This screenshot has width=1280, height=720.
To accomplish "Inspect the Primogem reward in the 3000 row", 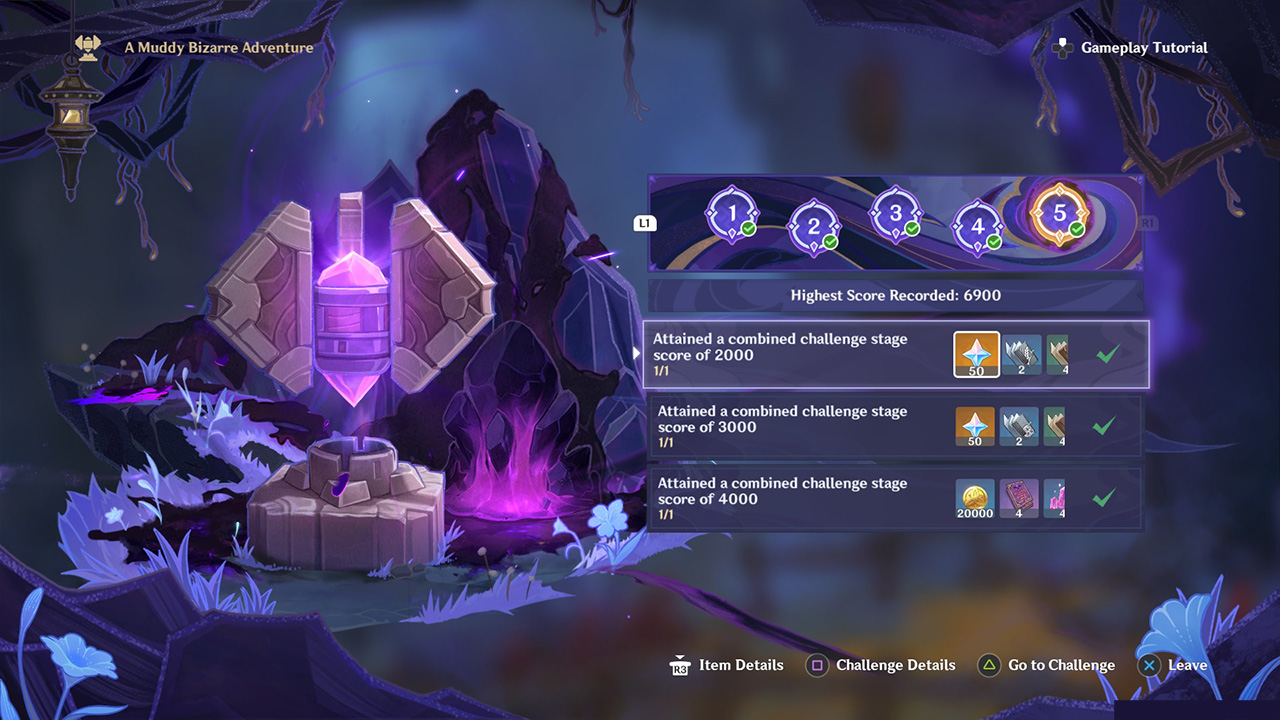I will coord(975,426).
